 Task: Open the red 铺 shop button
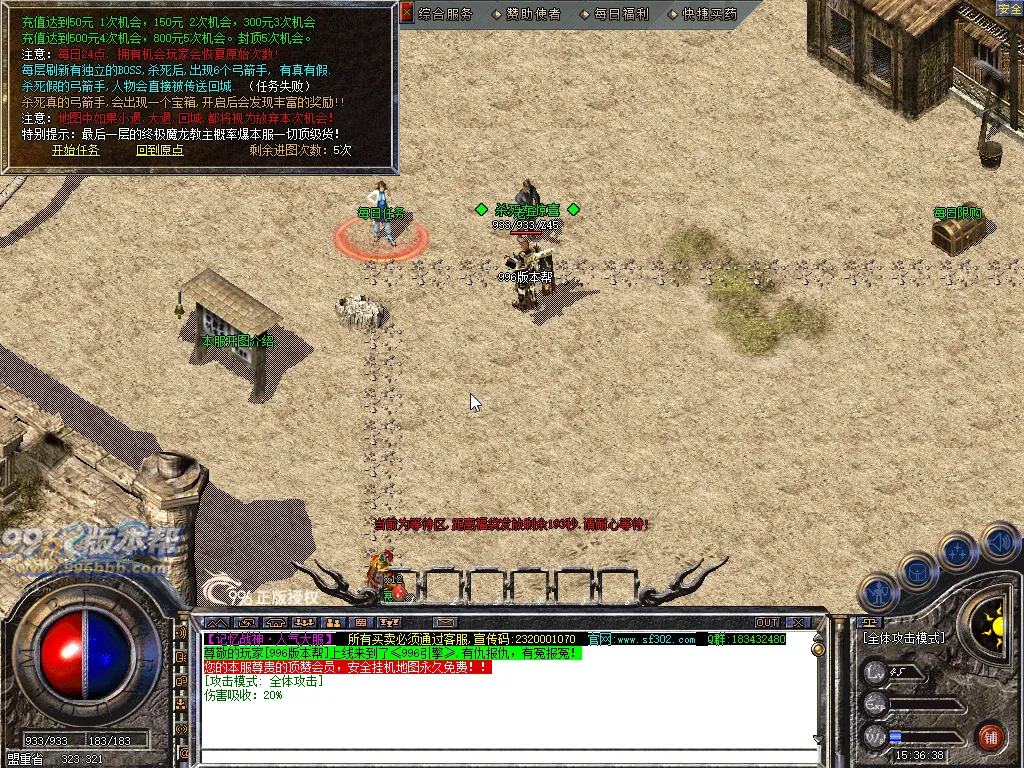(990, 738)
